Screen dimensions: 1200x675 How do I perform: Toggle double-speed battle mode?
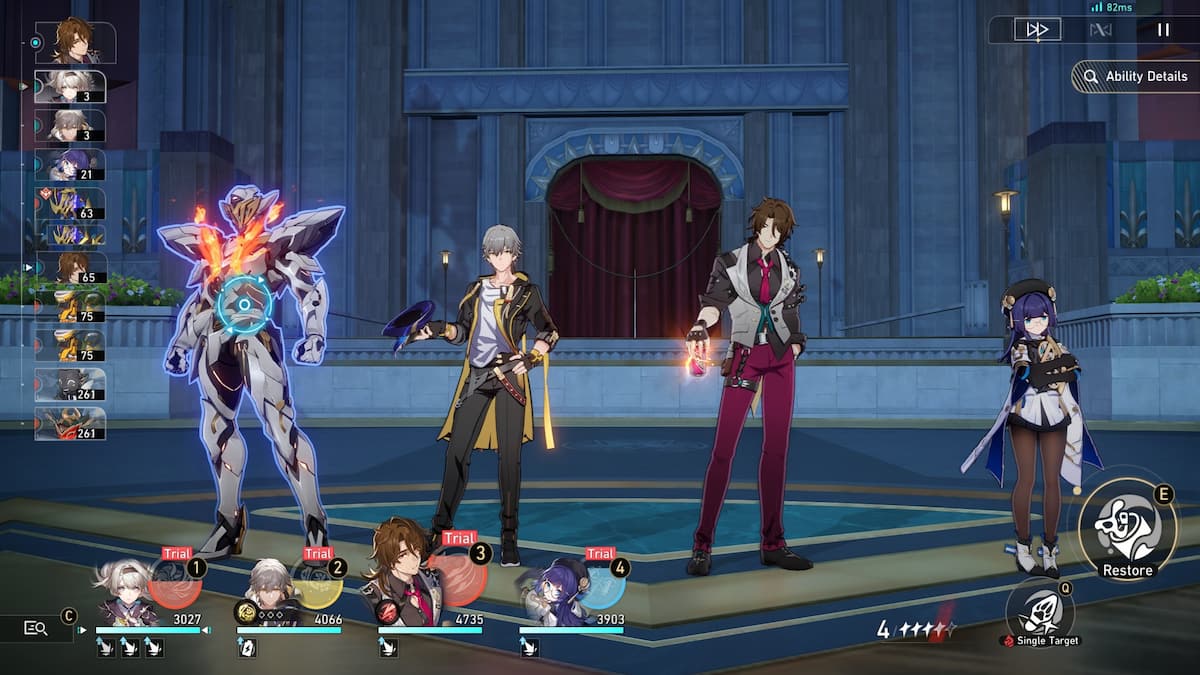click(x=1037, y=30)
